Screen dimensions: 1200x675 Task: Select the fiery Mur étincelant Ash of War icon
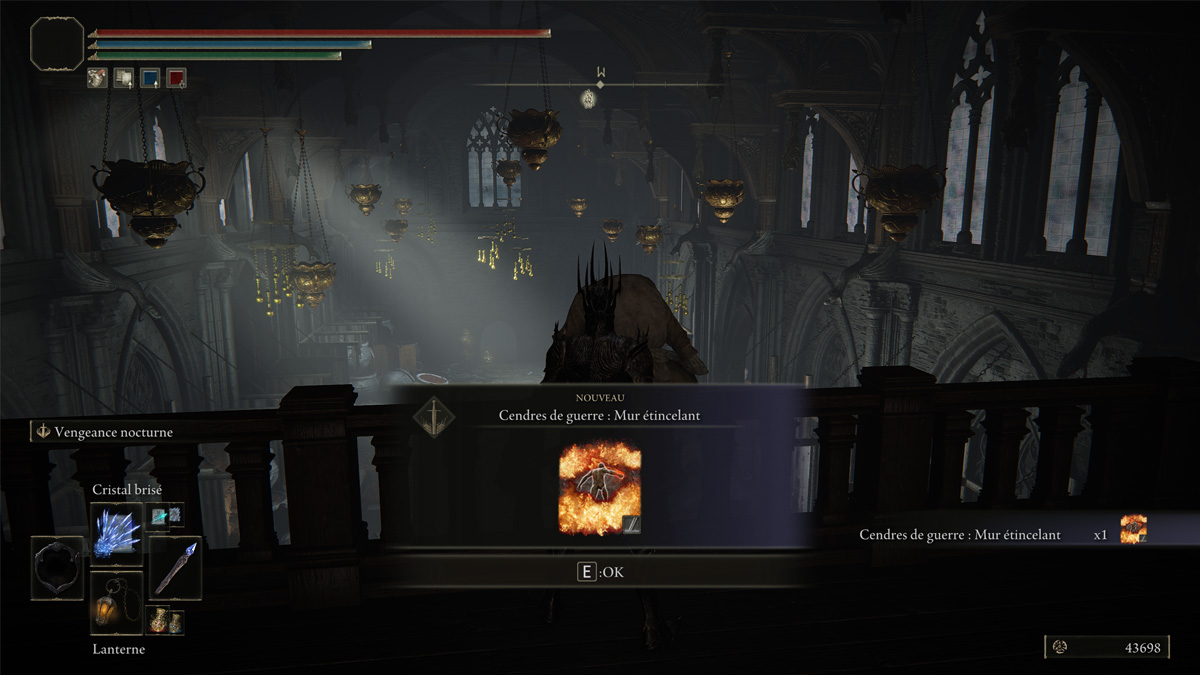point(599,488)
